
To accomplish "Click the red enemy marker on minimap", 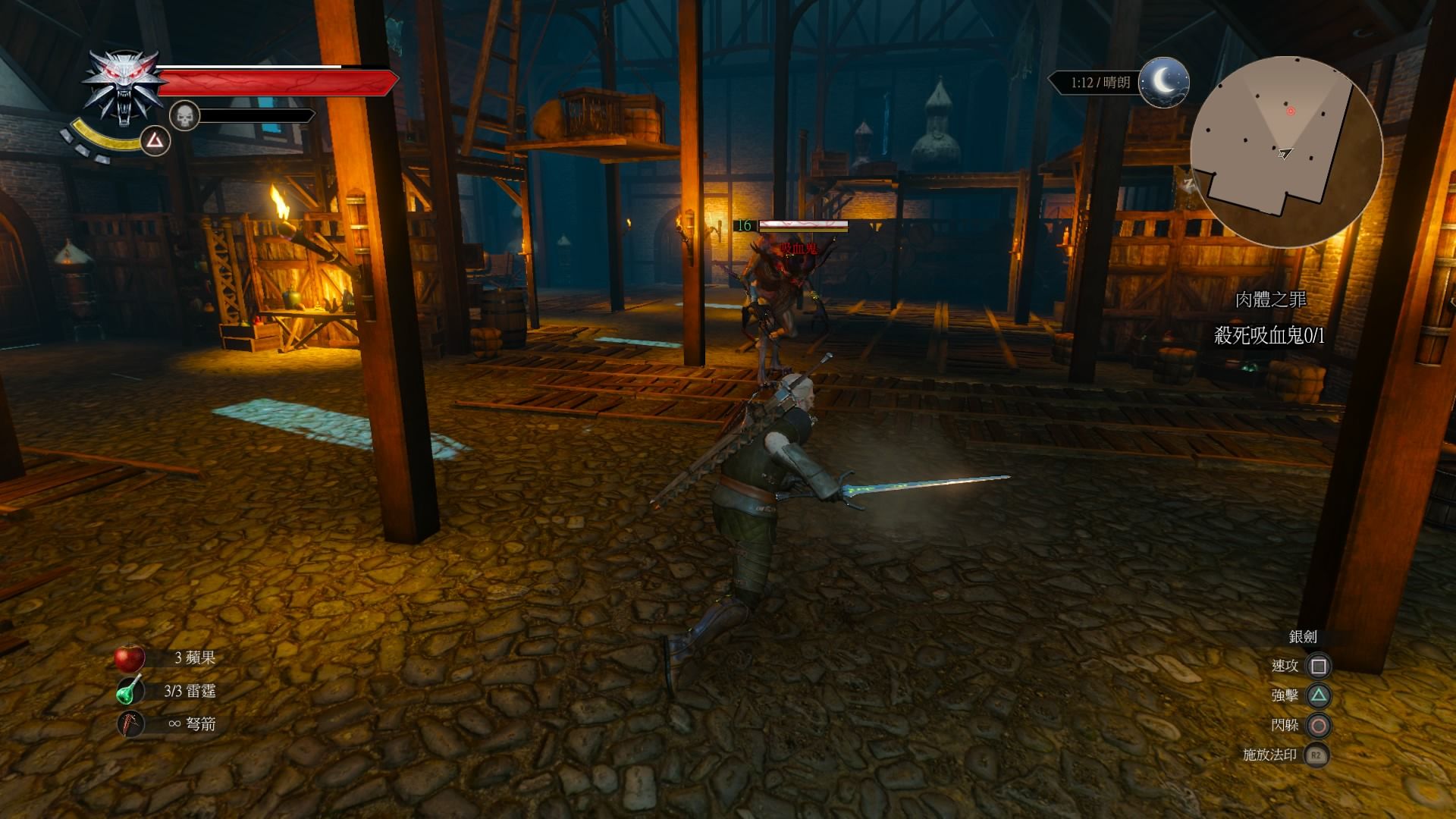I will [1291, 111].
